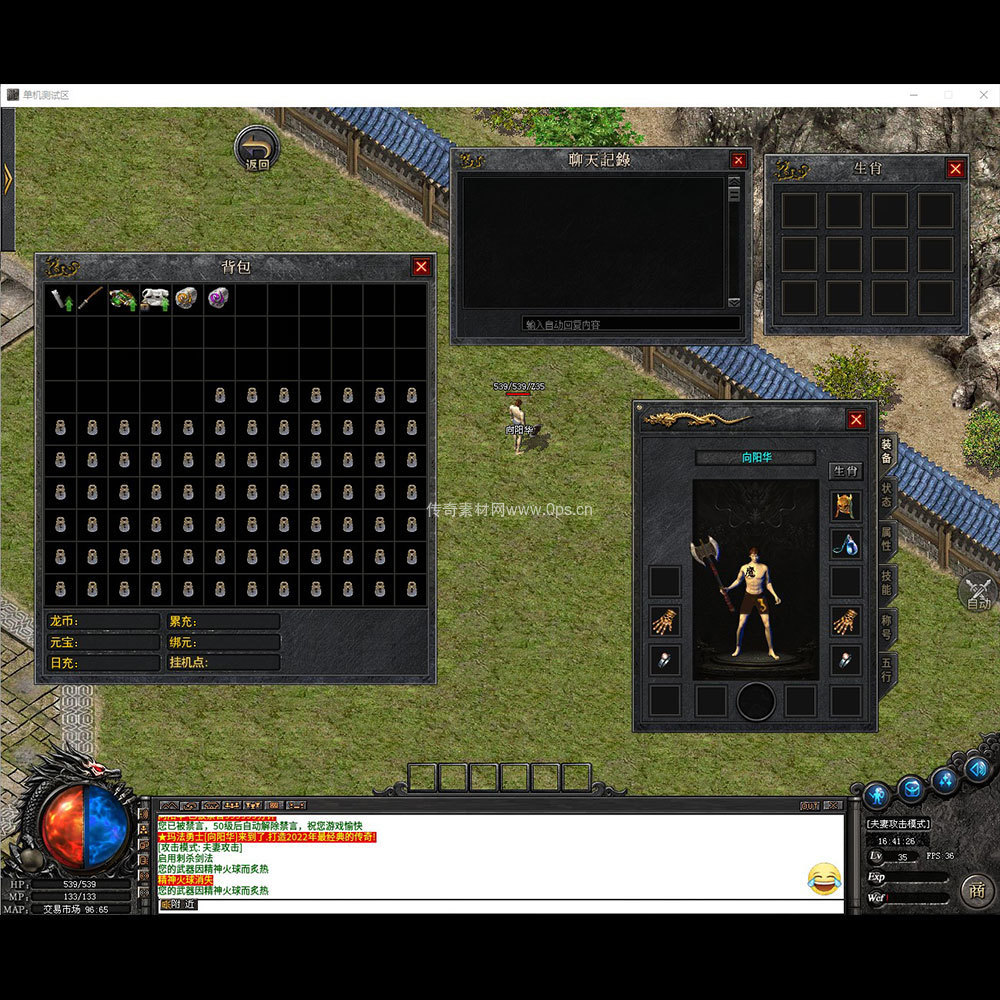Select the equipped blue necklace slot
The height and width of the screenshot is (1000, 1000).
point(845,544)
